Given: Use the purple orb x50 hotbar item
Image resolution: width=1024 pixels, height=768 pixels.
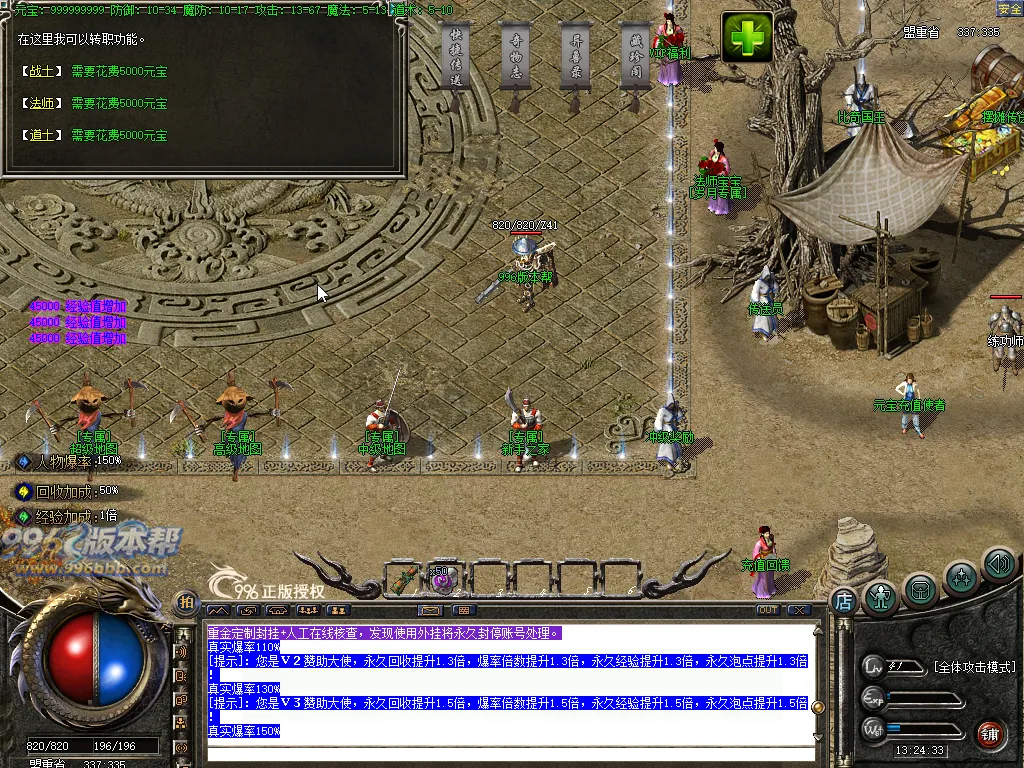Looking at the screenshot, I should pyautogui.click(x=443, y=579).
